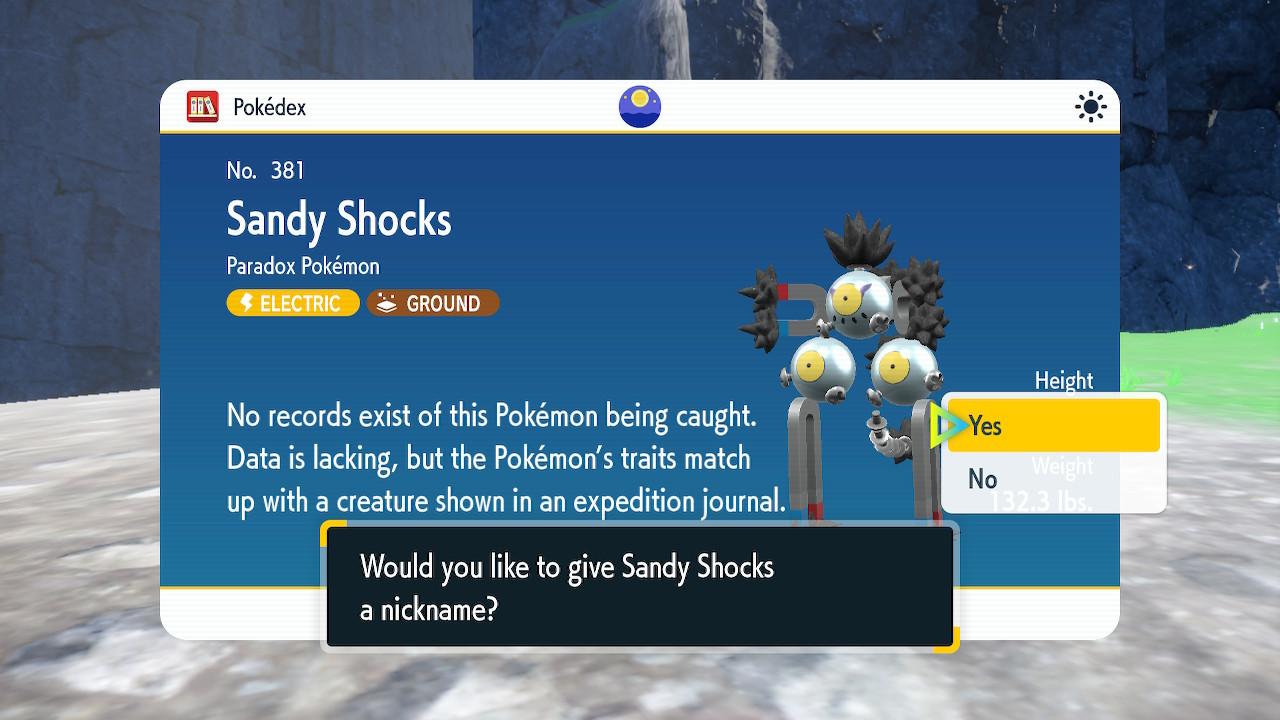Select the moon time-of-day indicator
Image resolution: width=1280 pixels, height=720 pixels.
pos(639,106)
